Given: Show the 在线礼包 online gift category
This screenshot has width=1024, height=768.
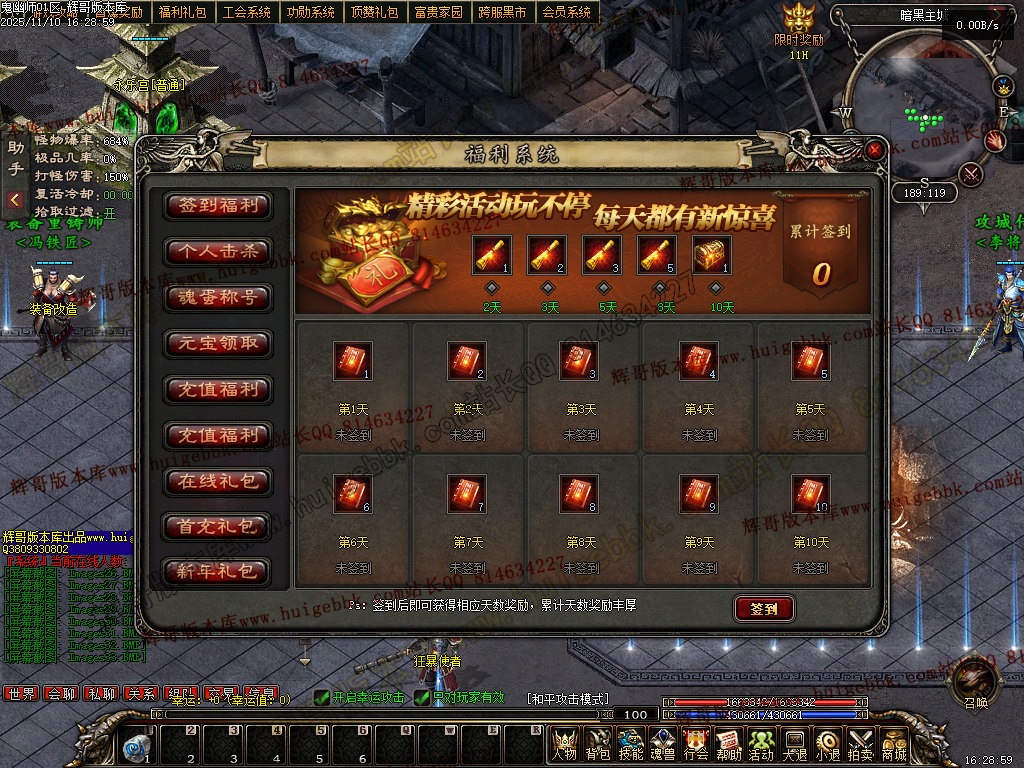Looking at the screenshot, I should point(218,481).
